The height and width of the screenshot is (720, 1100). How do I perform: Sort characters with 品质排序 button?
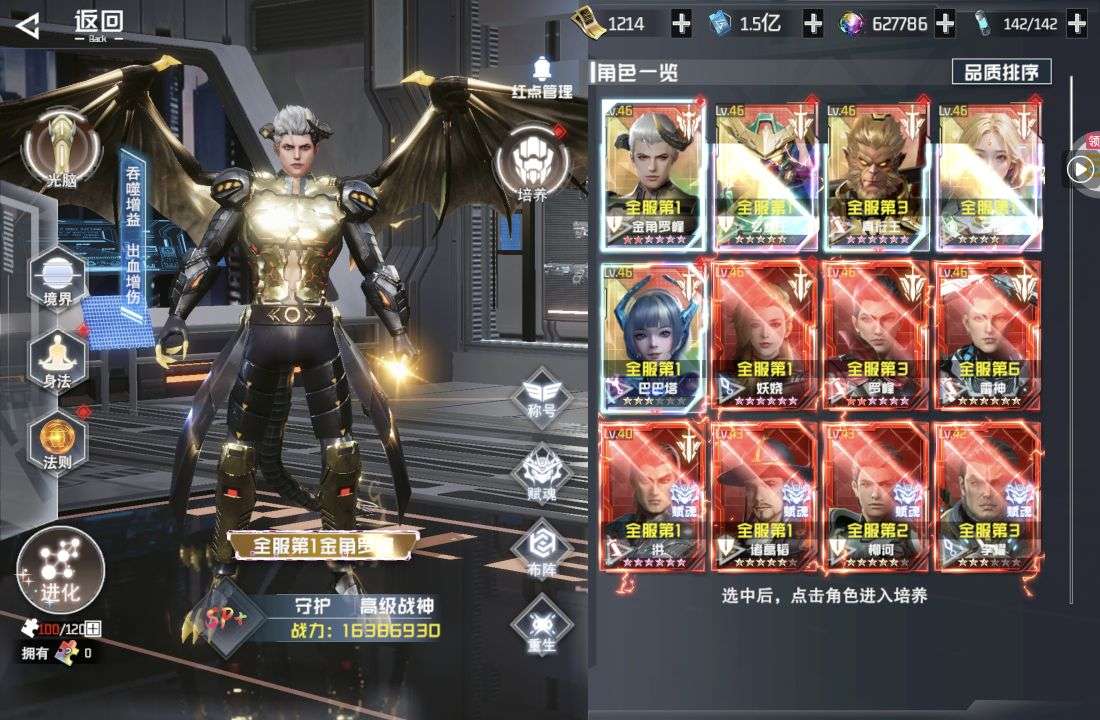(x=1001, y=72)
